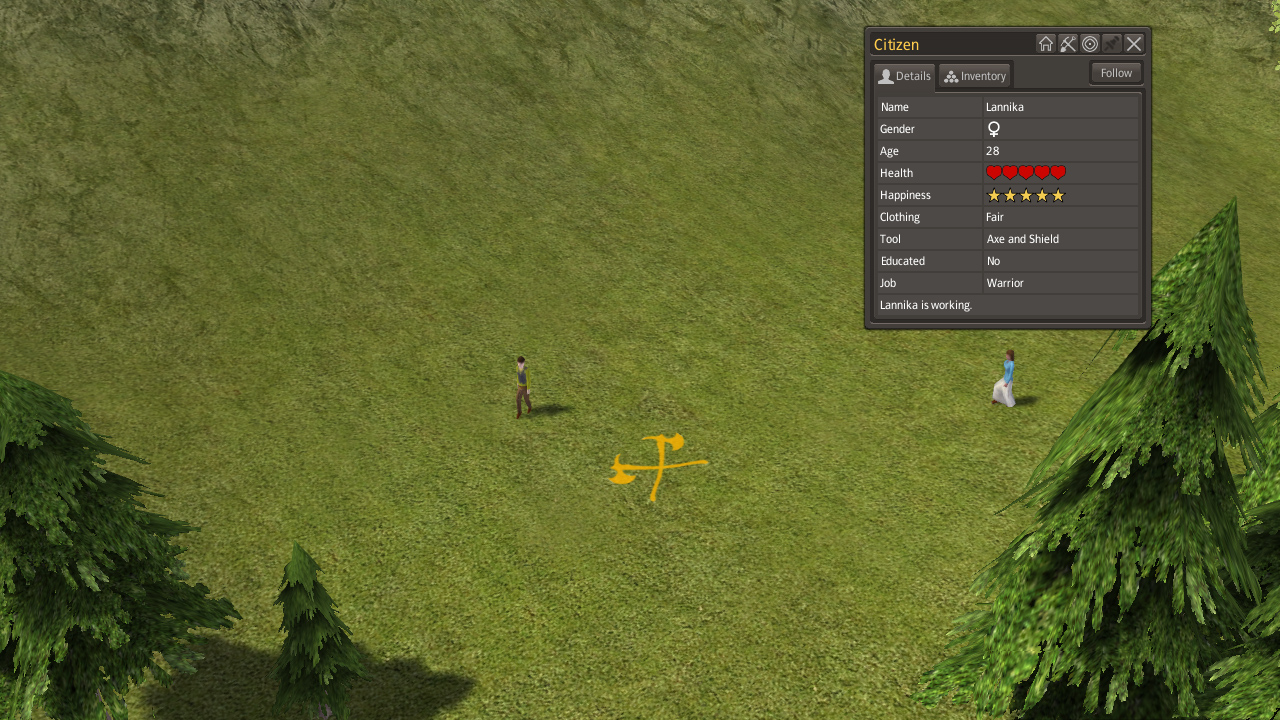
Task: Pin the Citizen window with pushpin icon
Action: click(1112, 44)
